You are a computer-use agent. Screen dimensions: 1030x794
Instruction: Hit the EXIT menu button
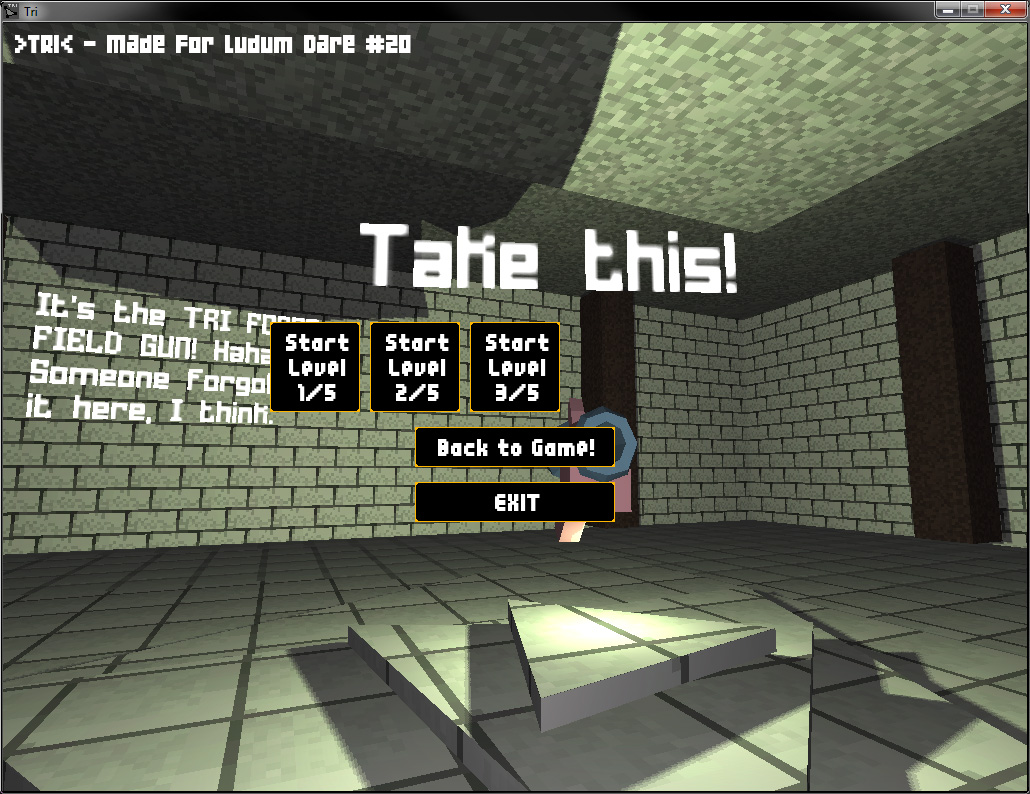[x=515, y=502]
